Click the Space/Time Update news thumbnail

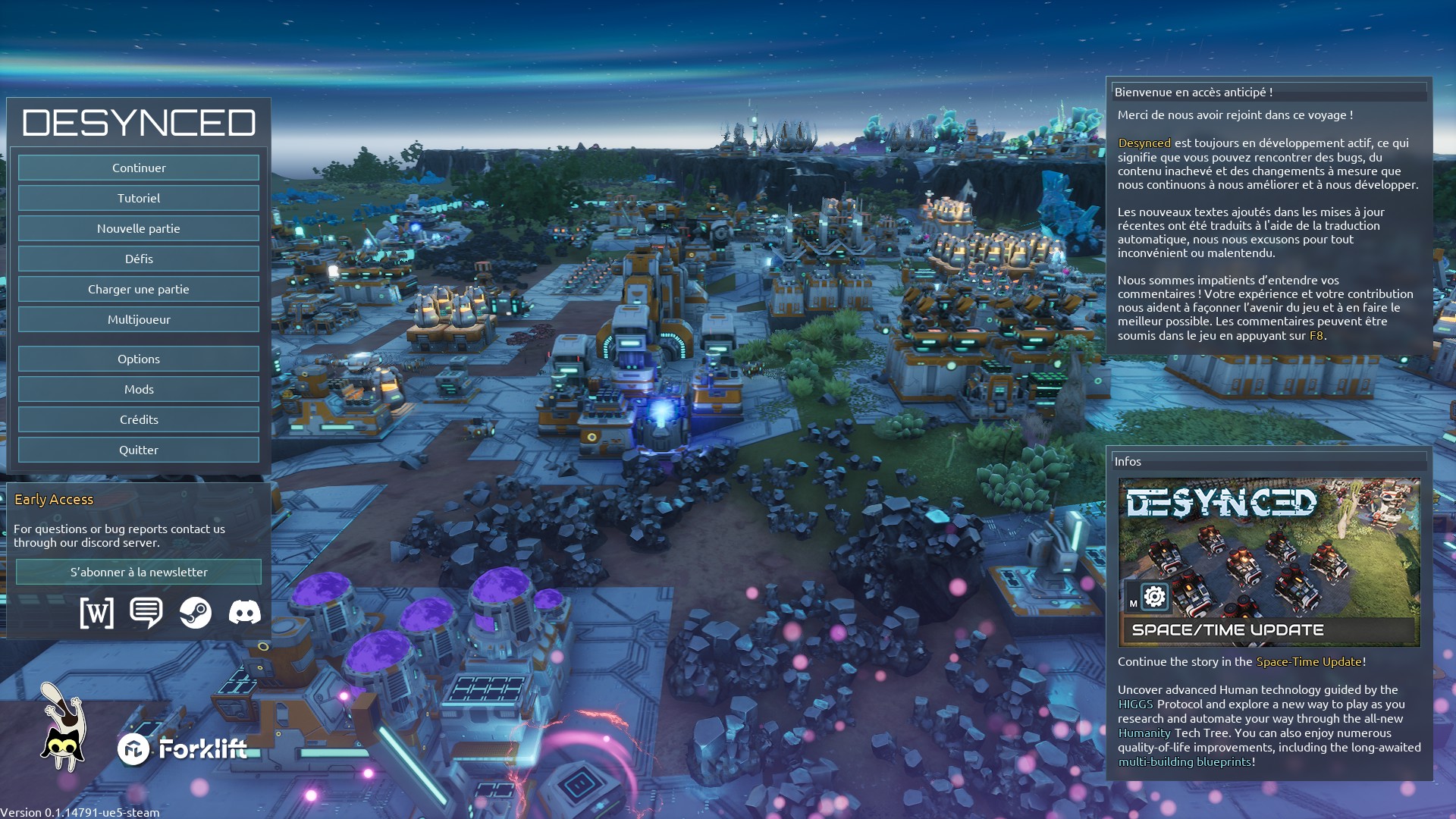1269,562
